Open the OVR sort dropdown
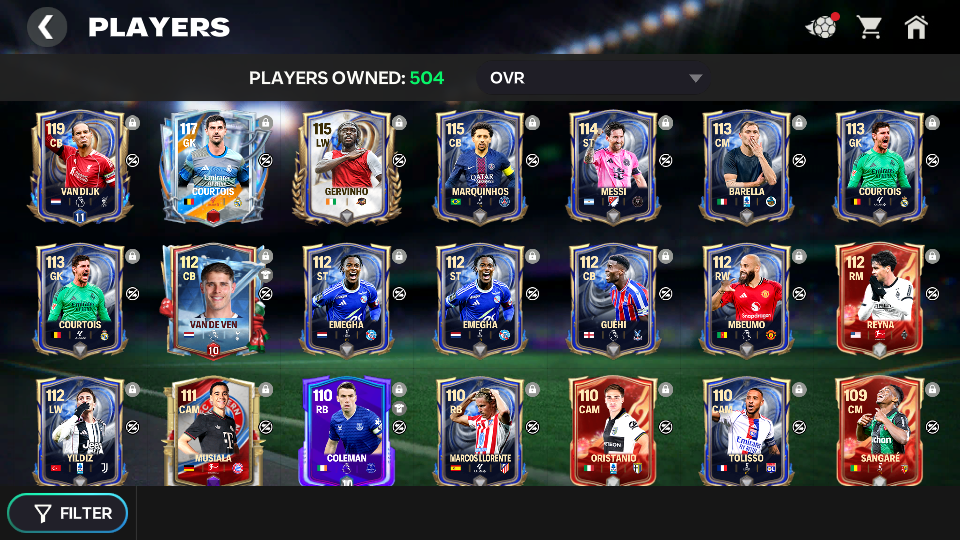Viewport: 960px width, 540px height. (x=596, y=78)
